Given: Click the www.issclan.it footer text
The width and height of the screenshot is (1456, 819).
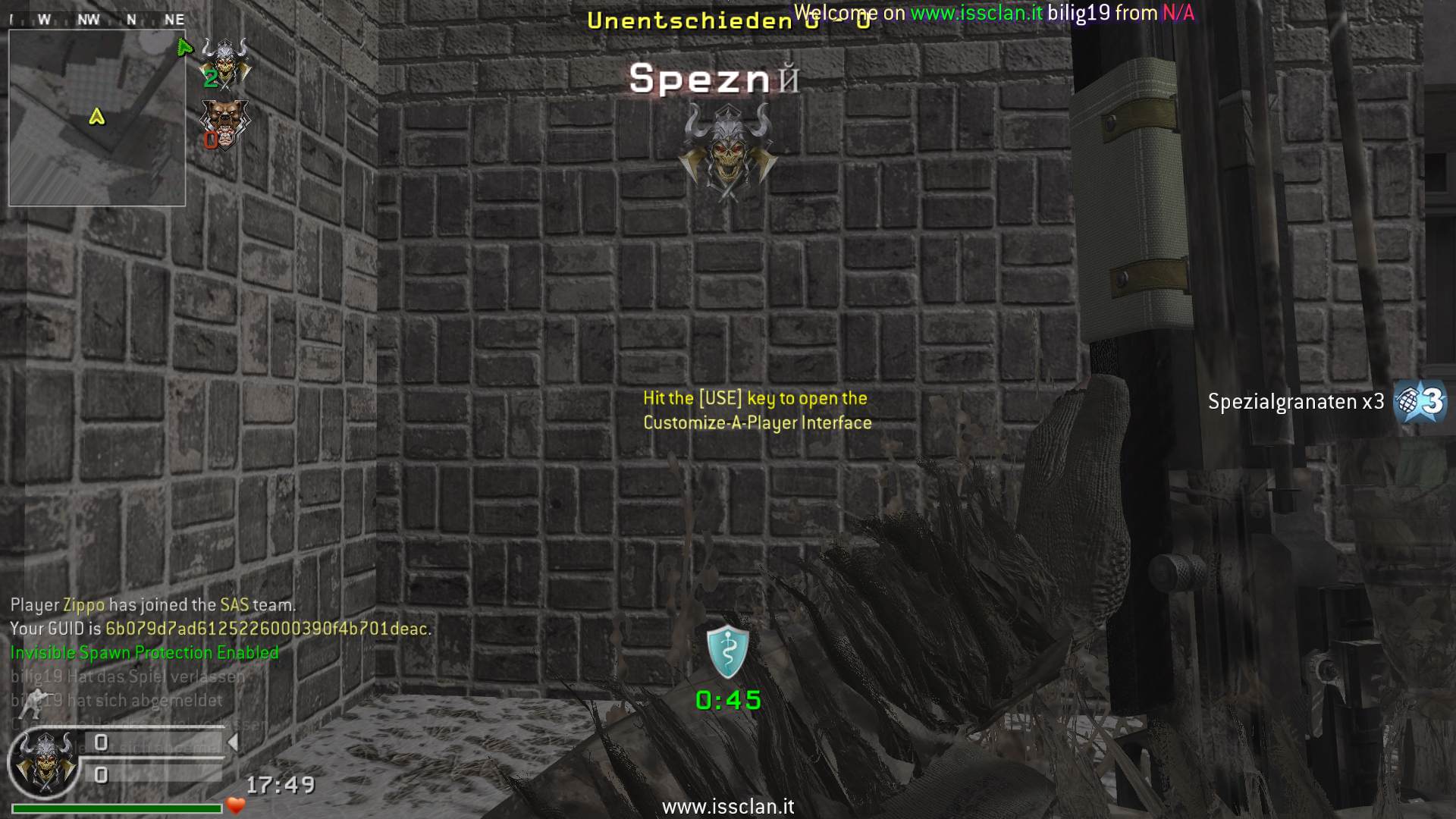Looking at the screenshot, I should 728,807.
